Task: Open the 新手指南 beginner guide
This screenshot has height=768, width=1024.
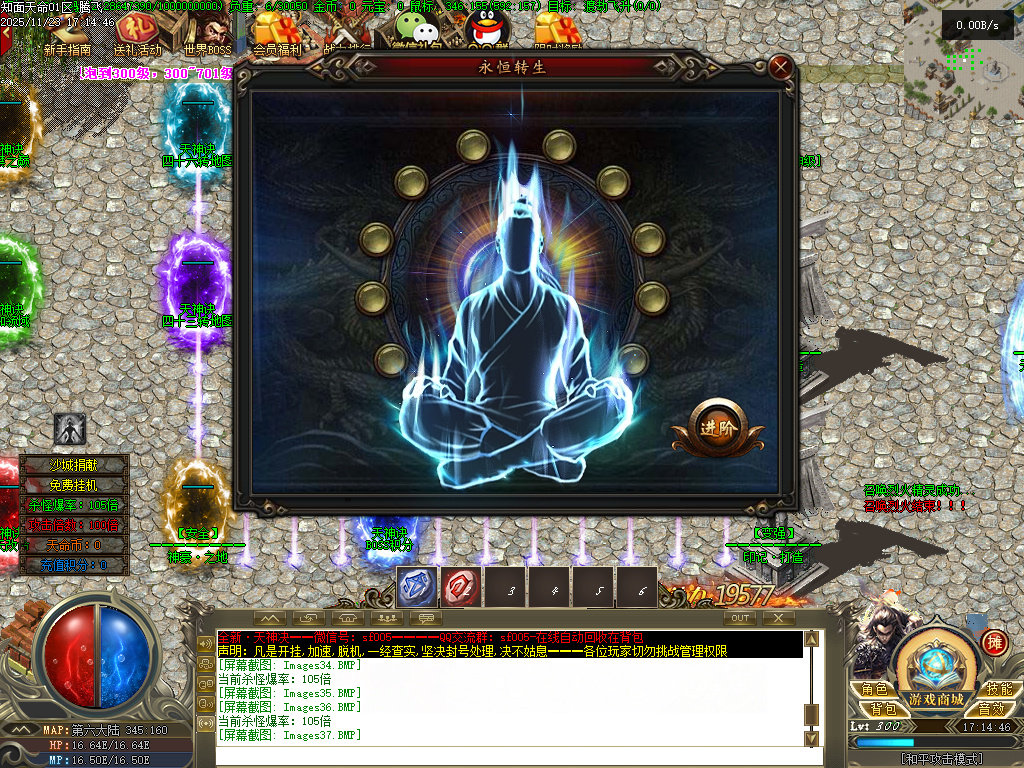Action: 67,49
